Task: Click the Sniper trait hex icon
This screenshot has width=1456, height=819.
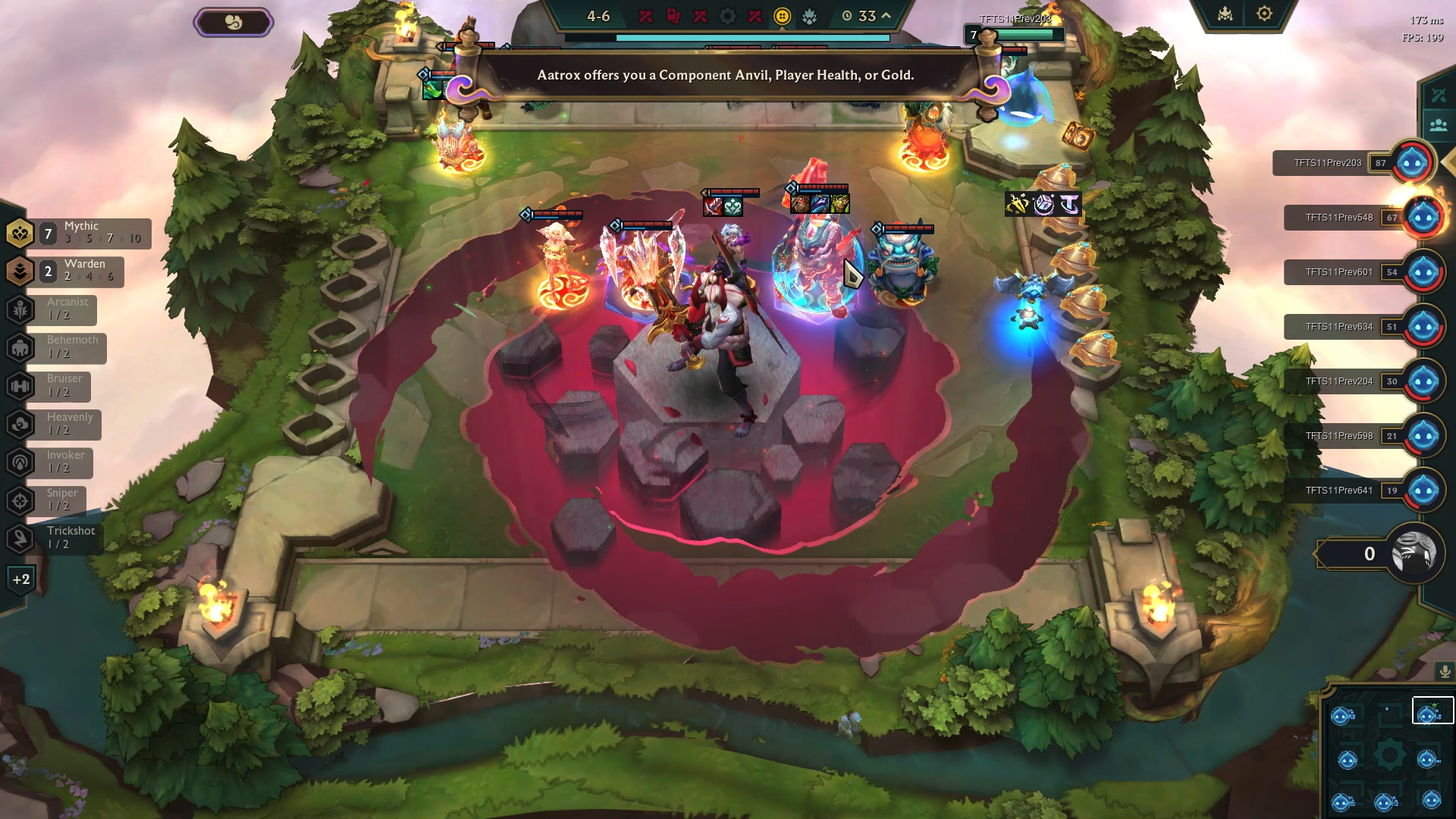Action: 20,499
